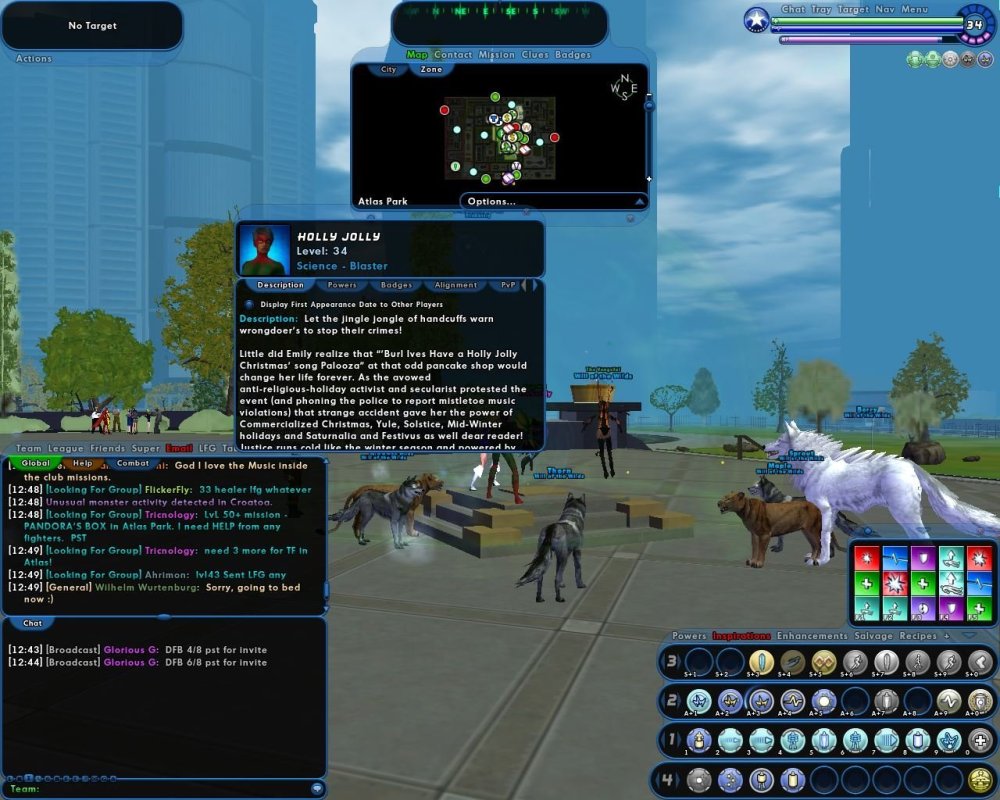Open the Friends list
The image size is (1000, 800).
pyautogui.click(x=108, y=449)
